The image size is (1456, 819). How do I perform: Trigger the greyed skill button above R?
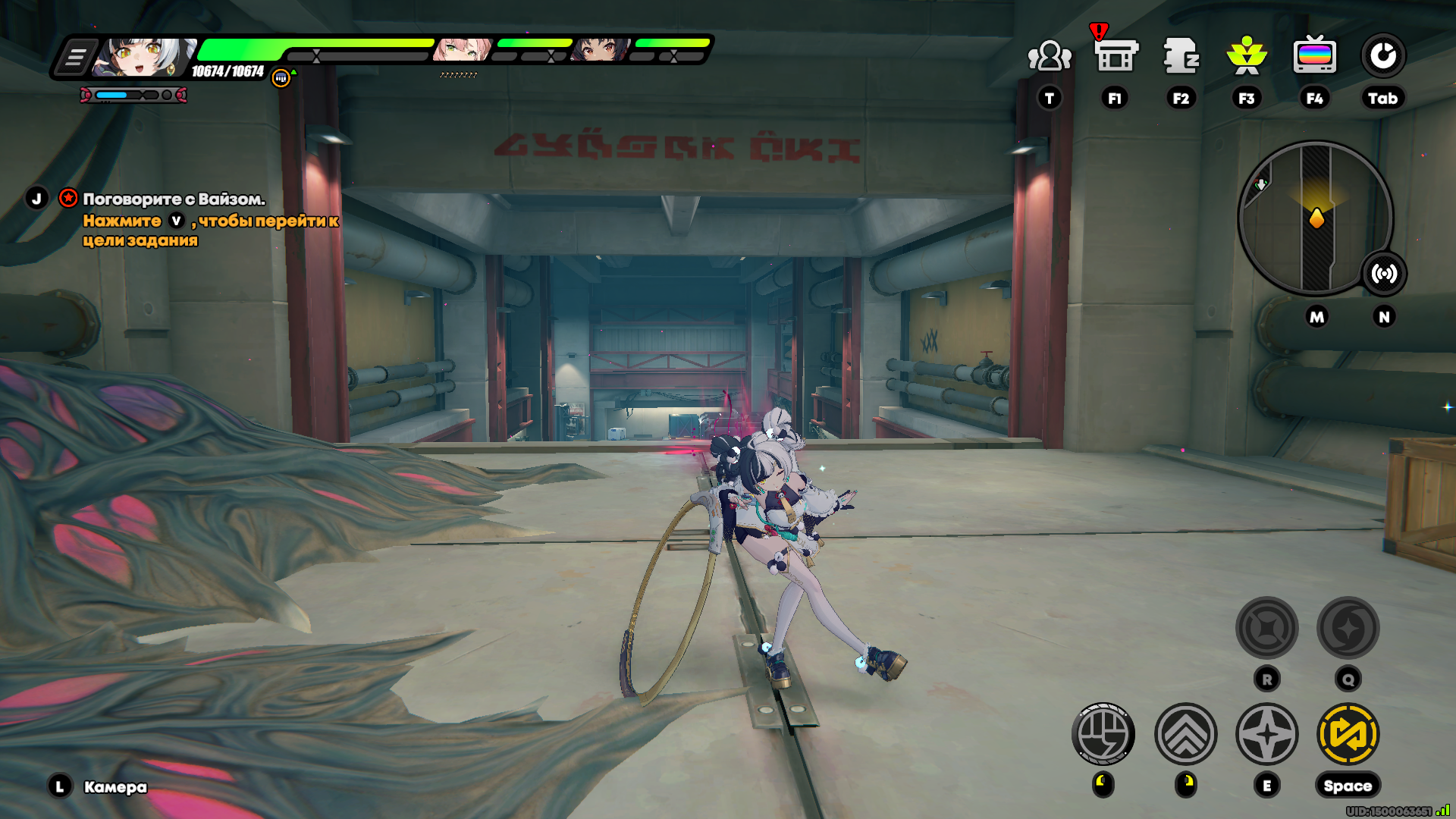click(x=1267, y=628)
